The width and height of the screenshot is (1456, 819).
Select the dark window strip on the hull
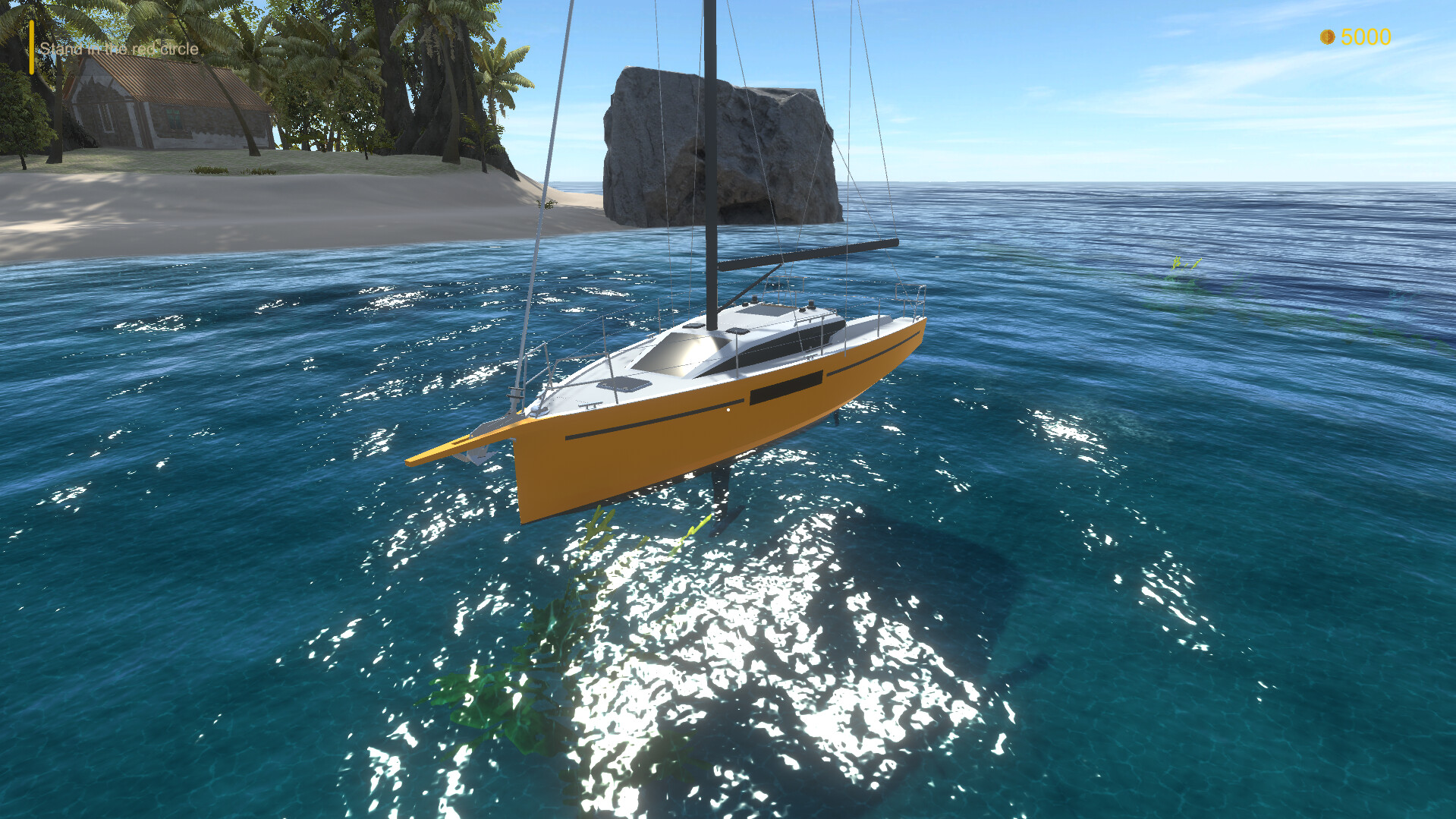785,389
